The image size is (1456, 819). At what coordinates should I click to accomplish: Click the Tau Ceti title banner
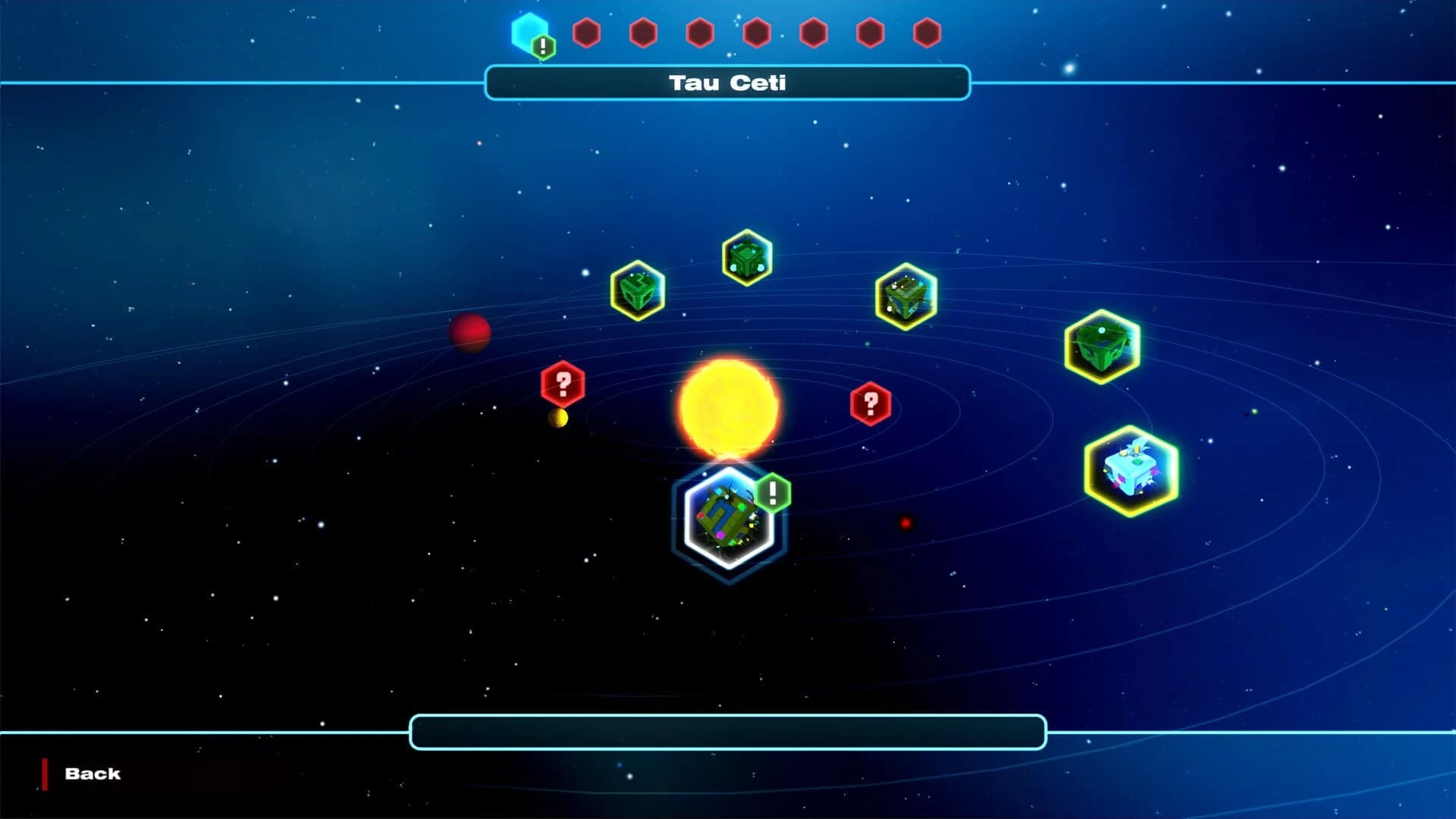tap(727, 83)
